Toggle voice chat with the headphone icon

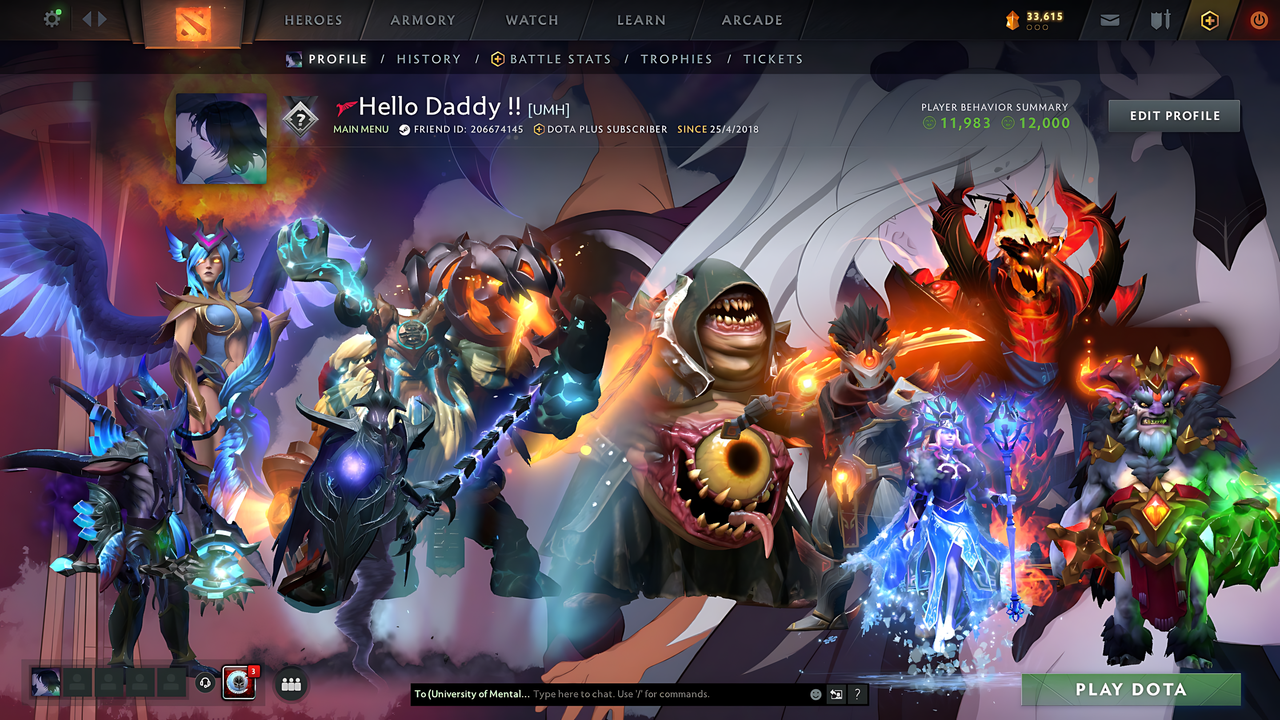pyautogui.click(x=207, y=684)
